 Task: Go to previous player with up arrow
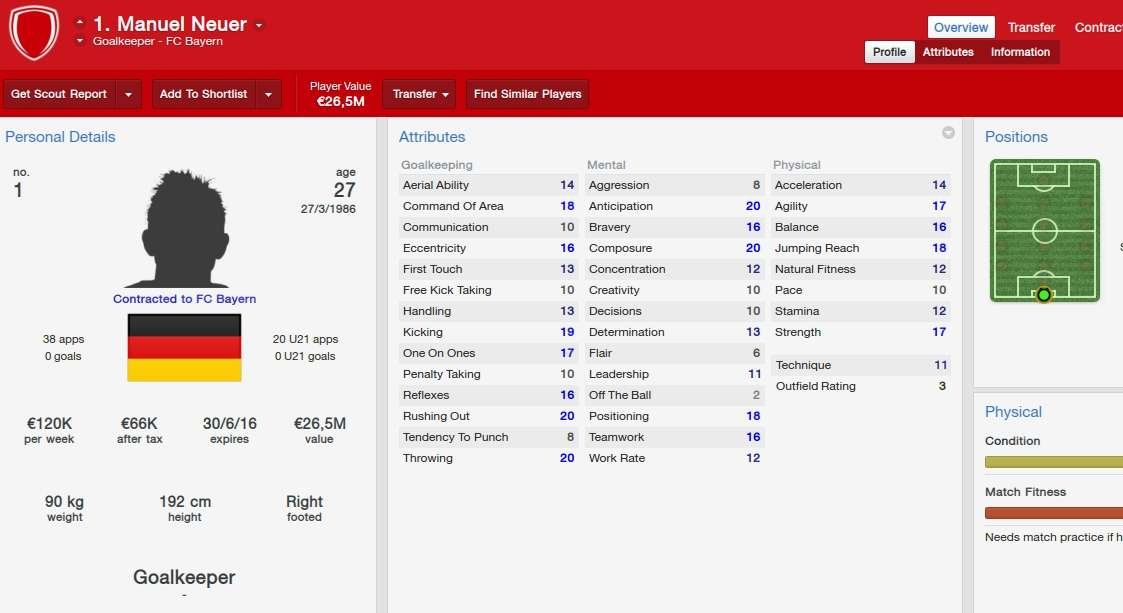[x=80, y=21]
